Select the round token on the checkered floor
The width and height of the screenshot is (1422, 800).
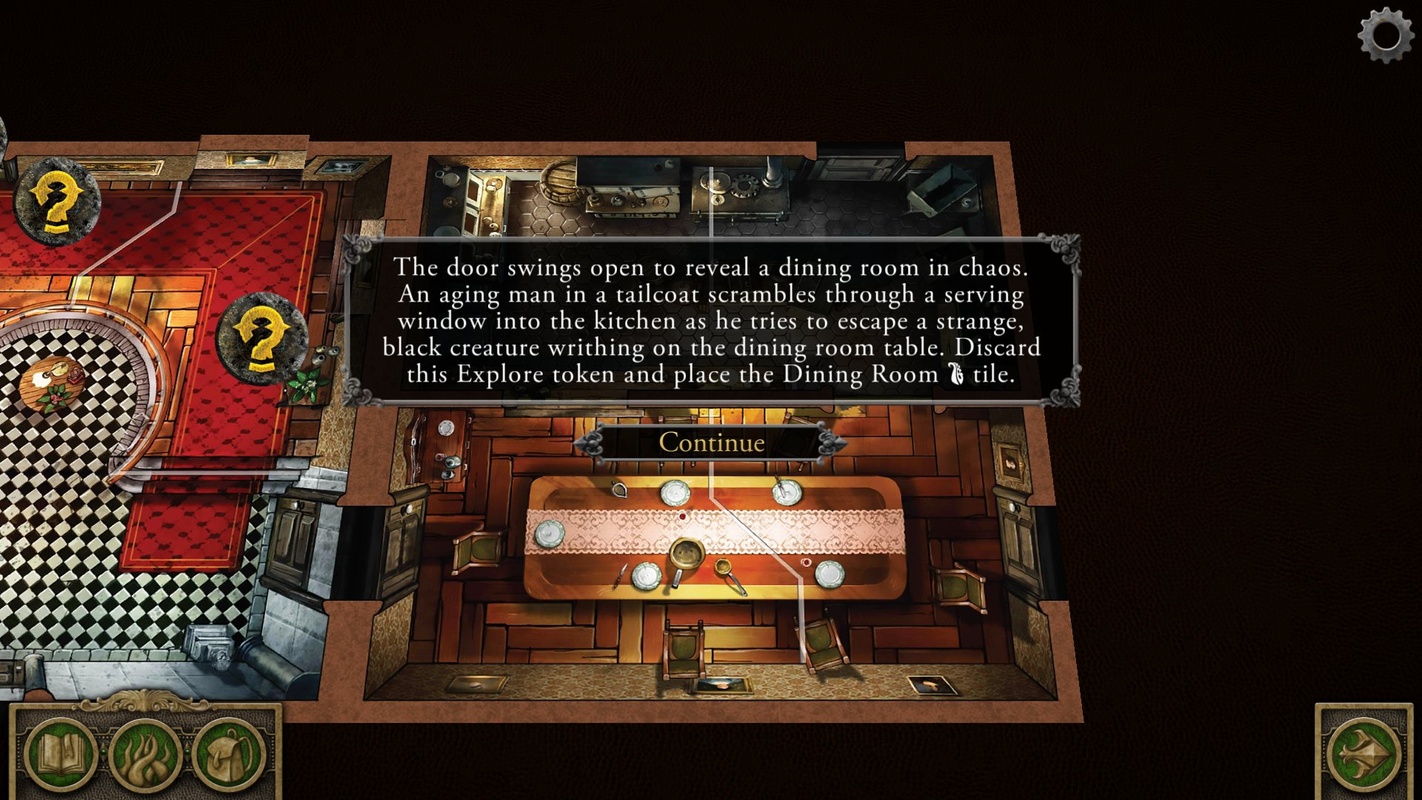[x=52, y=384]
